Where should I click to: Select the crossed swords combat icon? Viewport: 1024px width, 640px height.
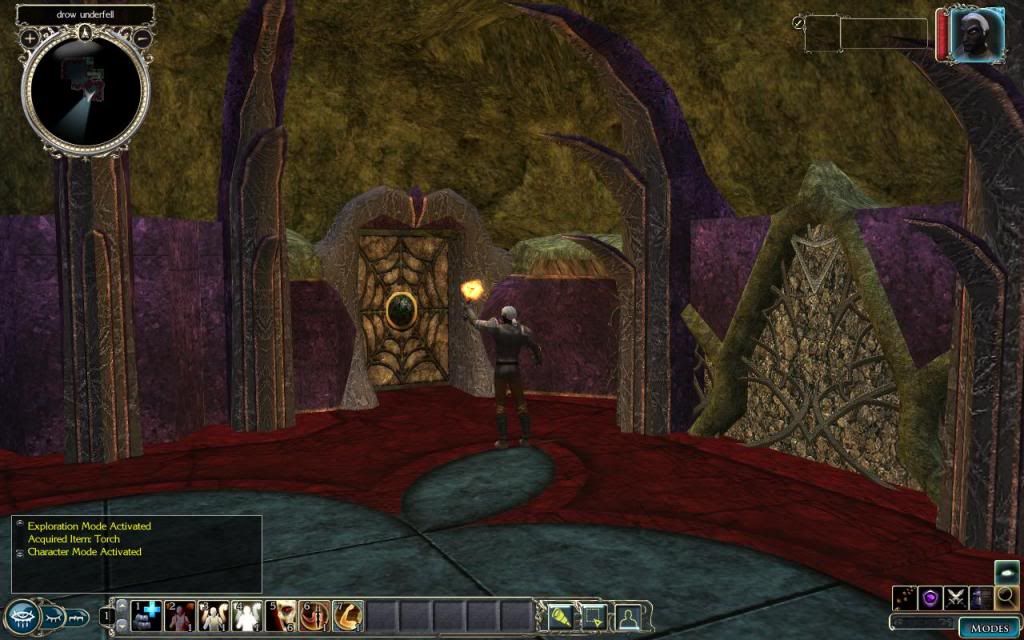click(x=957, y=598)
